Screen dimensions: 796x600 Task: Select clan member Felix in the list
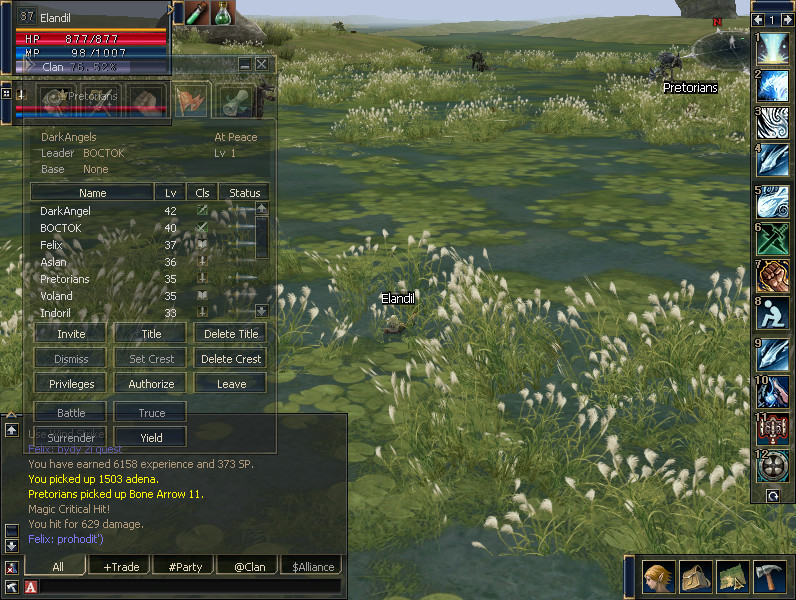tap(51, 245)
